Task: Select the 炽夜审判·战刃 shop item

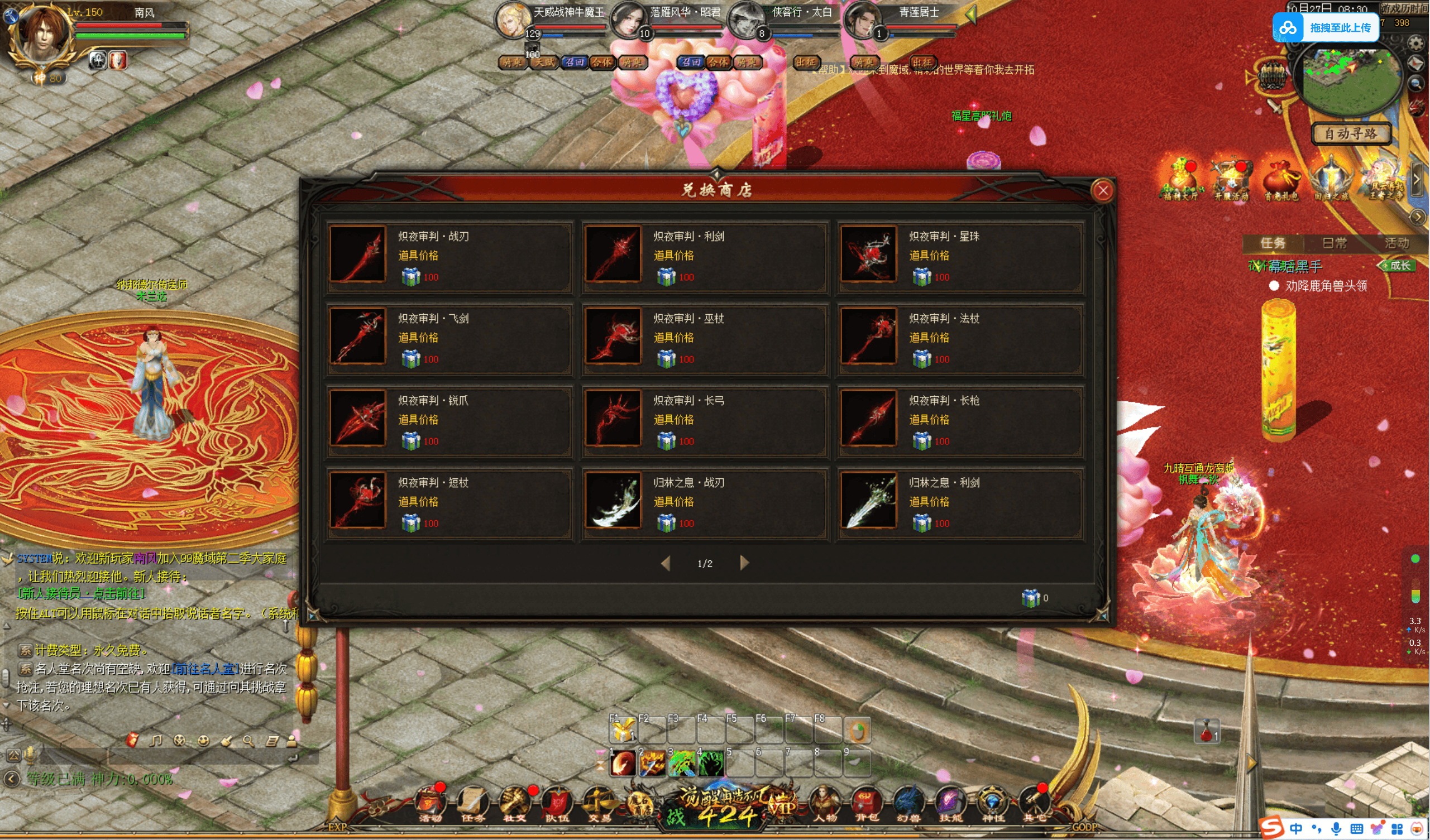Action: (449, 256)
